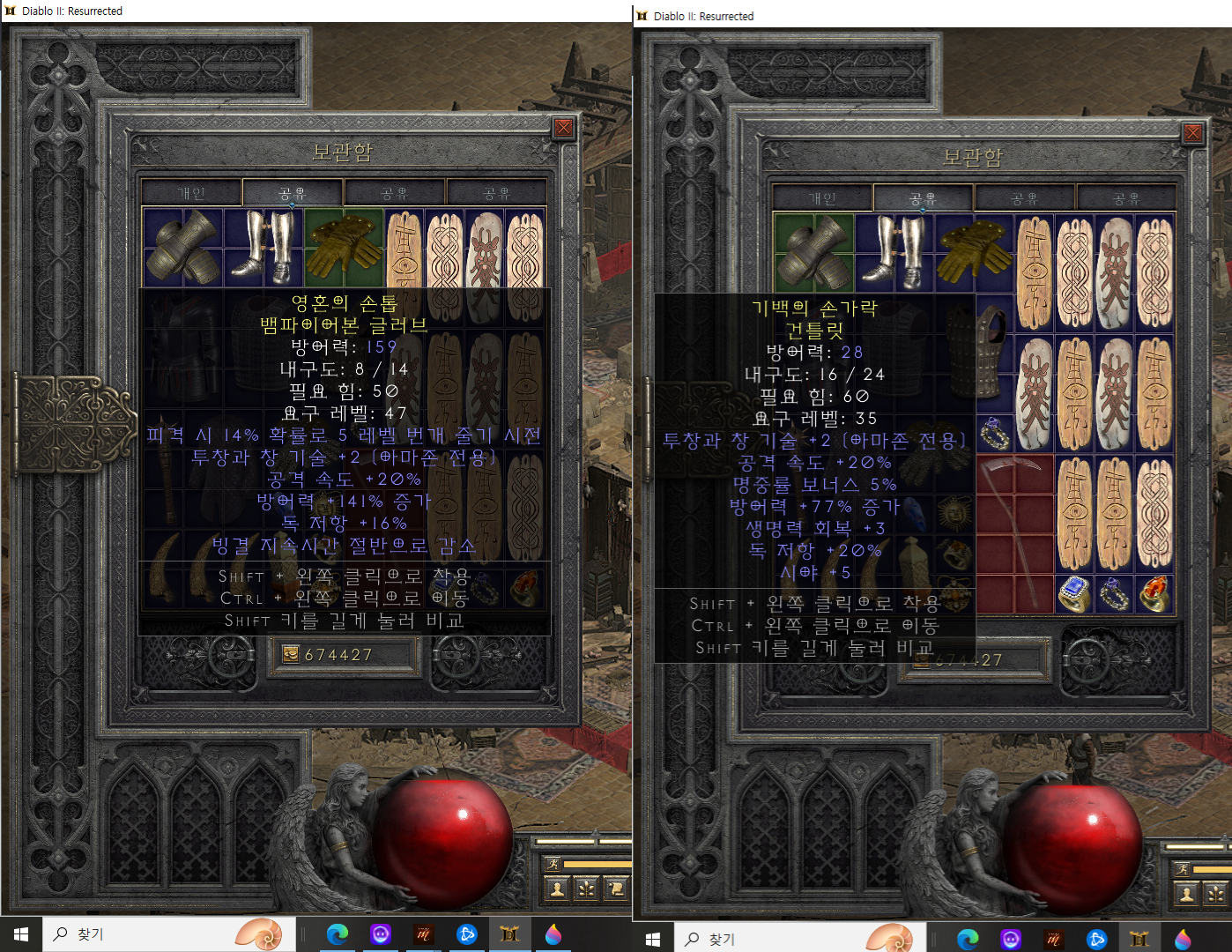Open the Windows Start menu on the left taskbar
Image resolution: width=1232 pixels, height=952 pixels.
(x=21, y=934)
